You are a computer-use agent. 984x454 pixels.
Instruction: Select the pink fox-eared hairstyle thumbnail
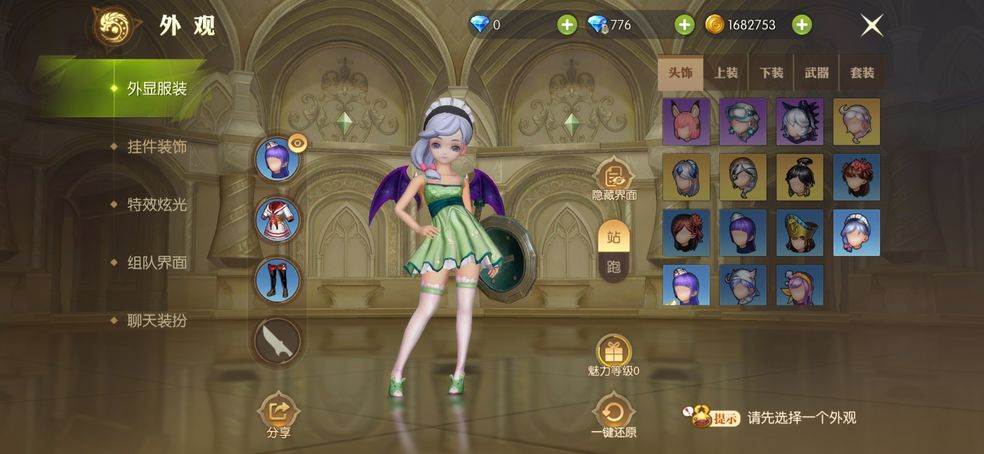pos(686,121)
